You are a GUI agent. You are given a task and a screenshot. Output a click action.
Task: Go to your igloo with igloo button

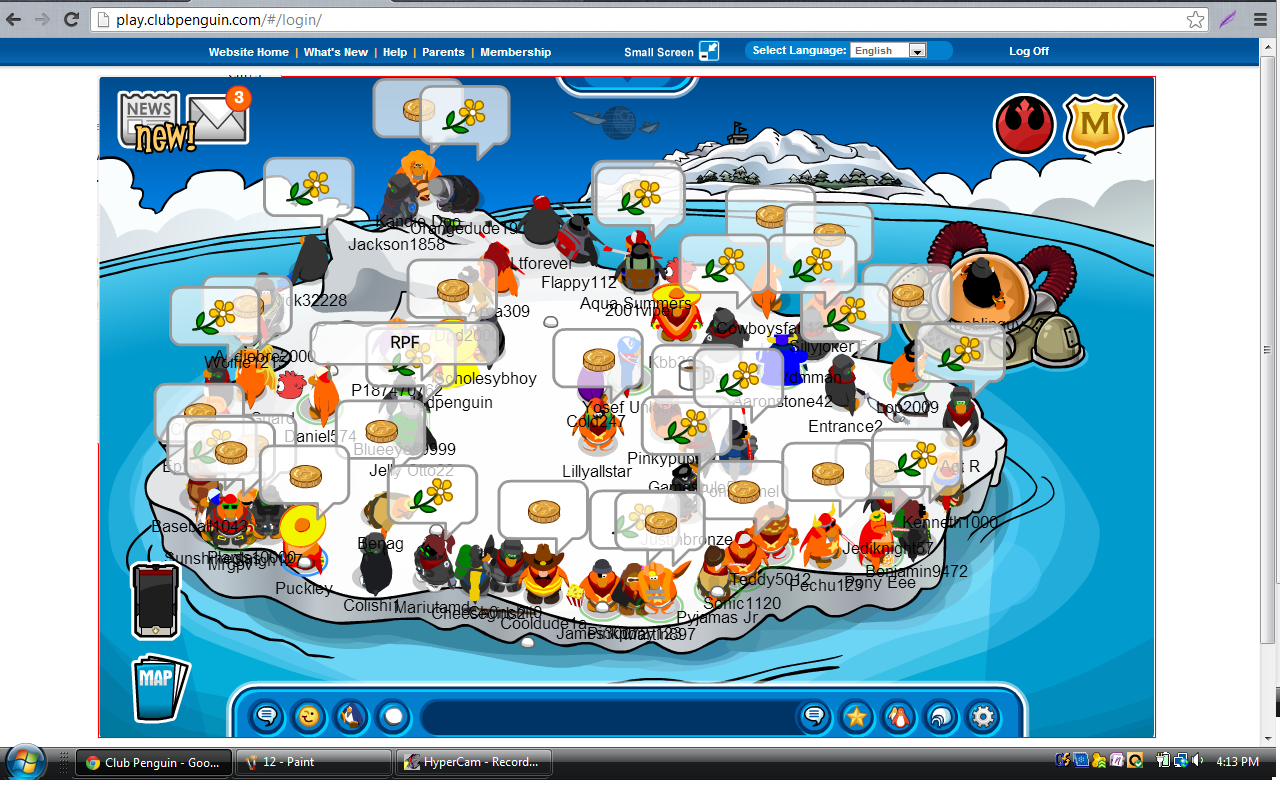point(941,716)
